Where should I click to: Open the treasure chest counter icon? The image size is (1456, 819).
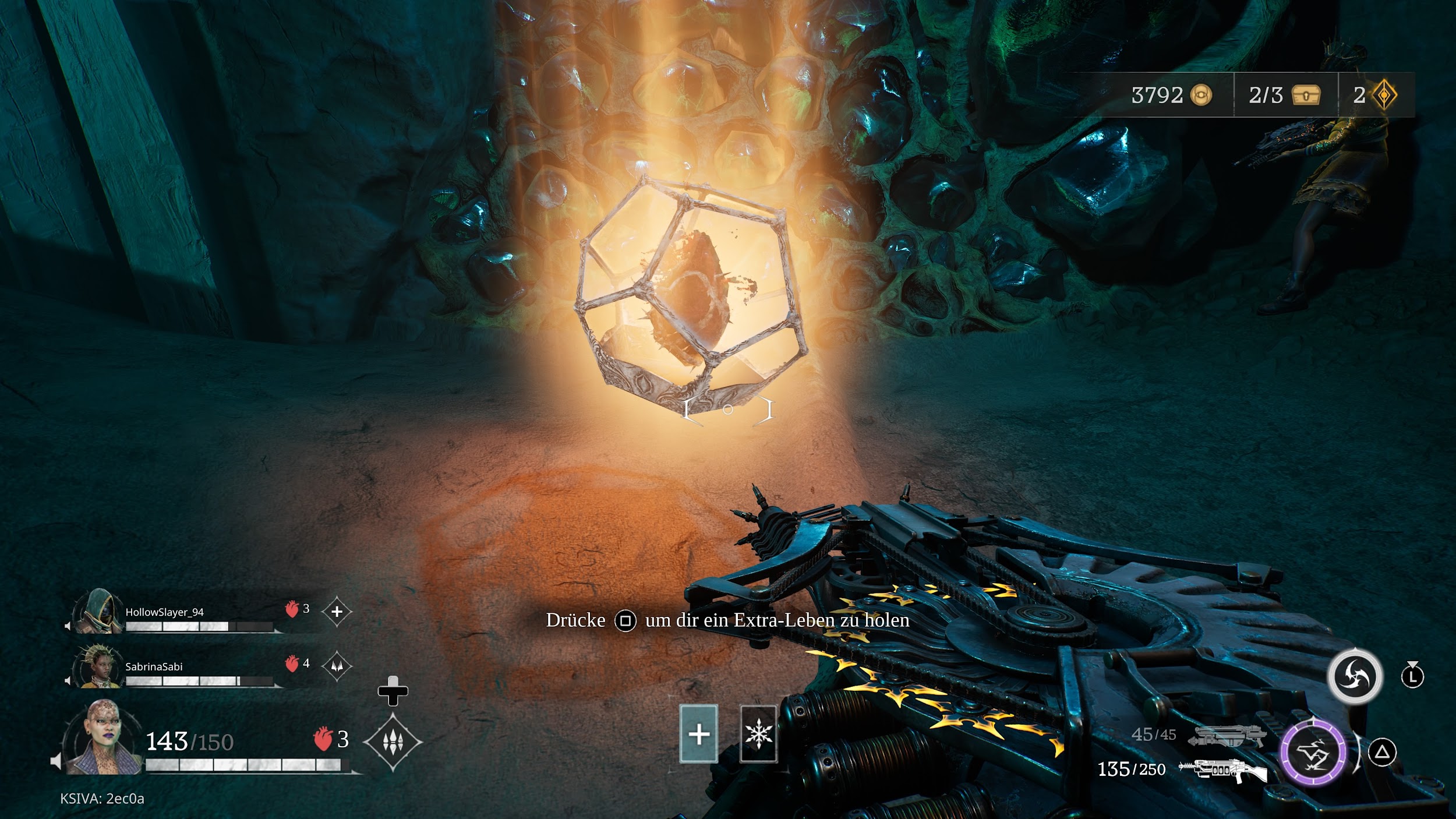tap(1306, 95)
